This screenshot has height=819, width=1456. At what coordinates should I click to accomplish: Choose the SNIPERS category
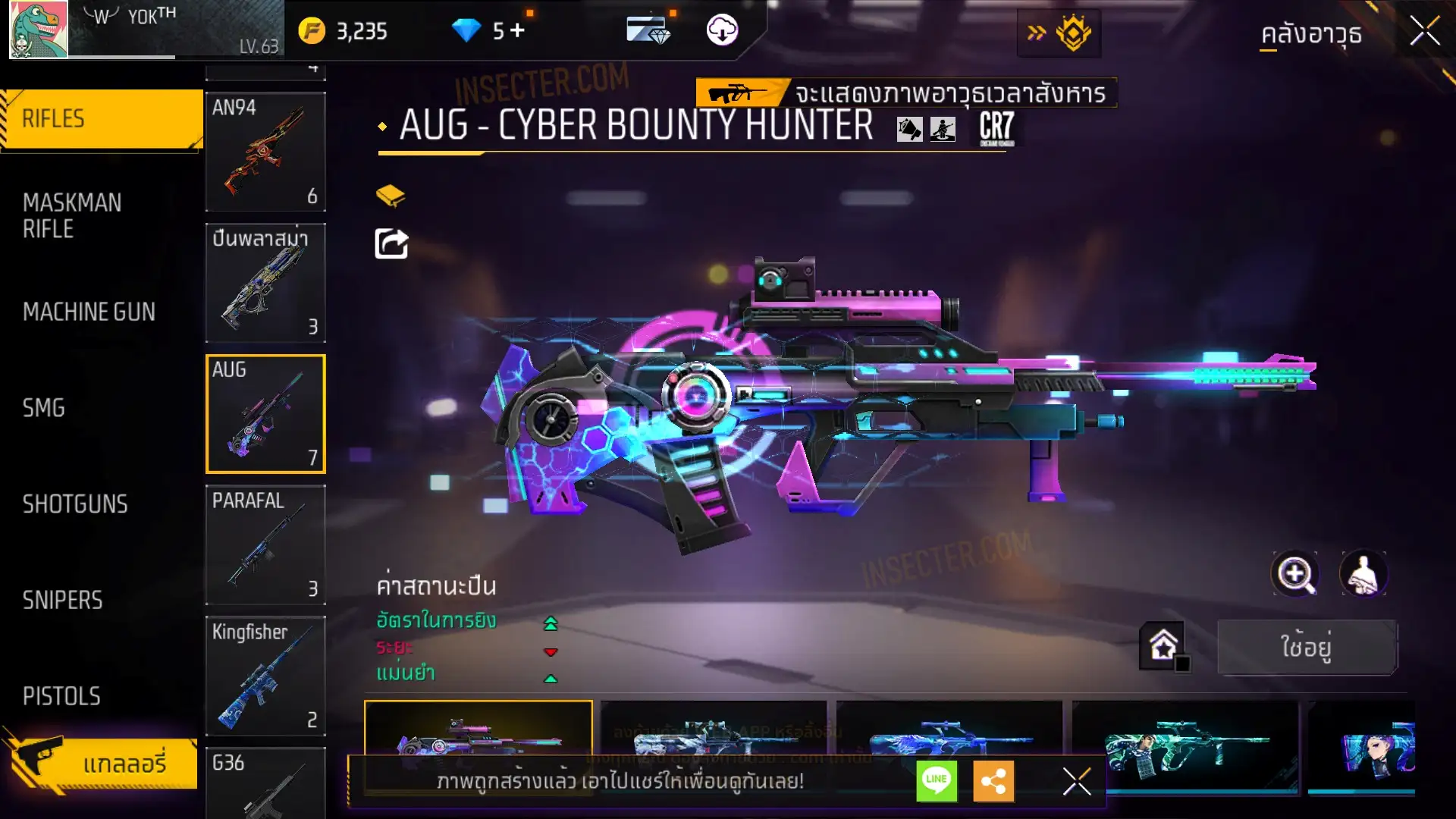(x=62, y=601)
